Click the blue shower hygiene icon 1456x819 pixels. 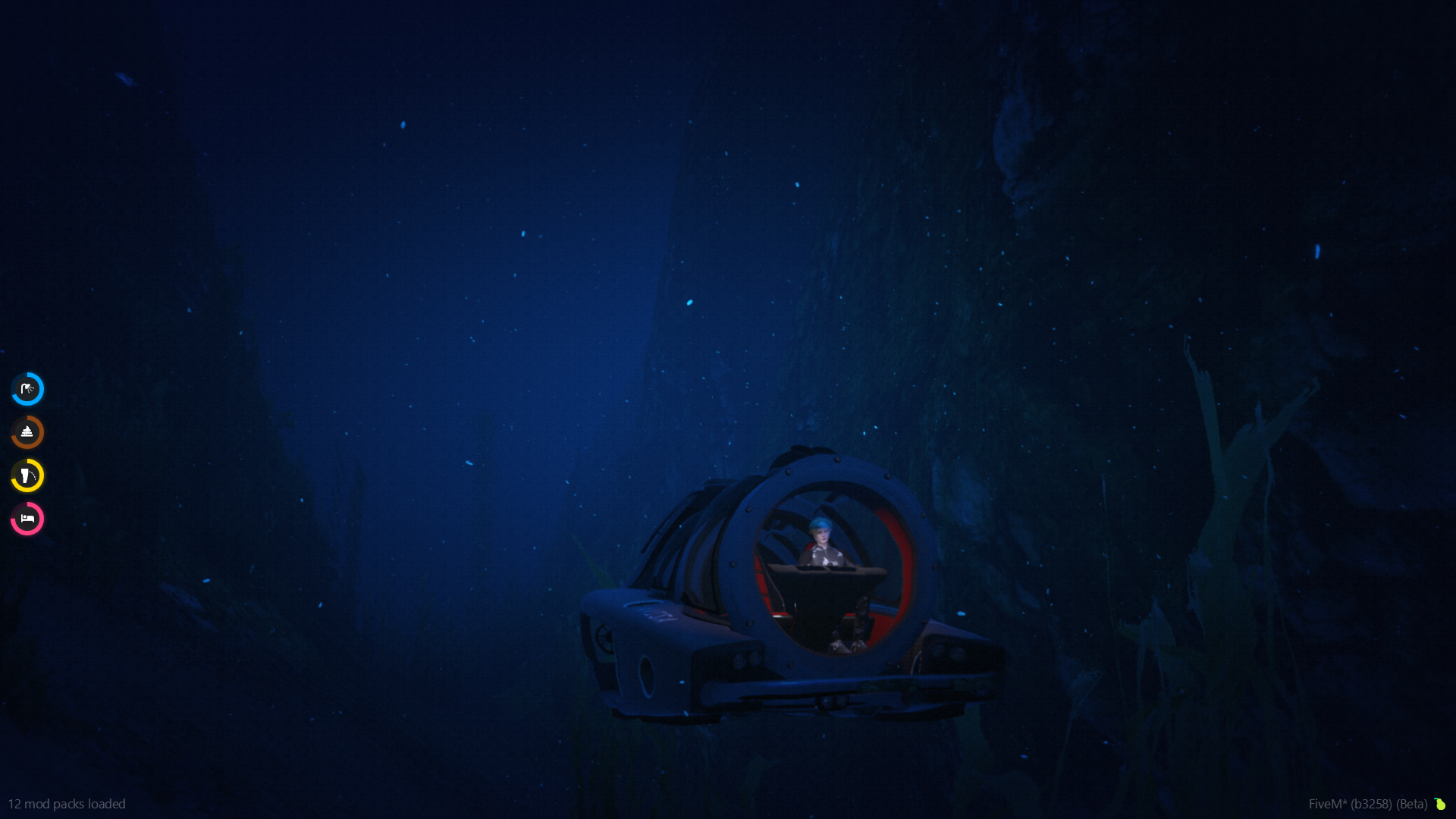pyautogui.click(x=27, y=389)
